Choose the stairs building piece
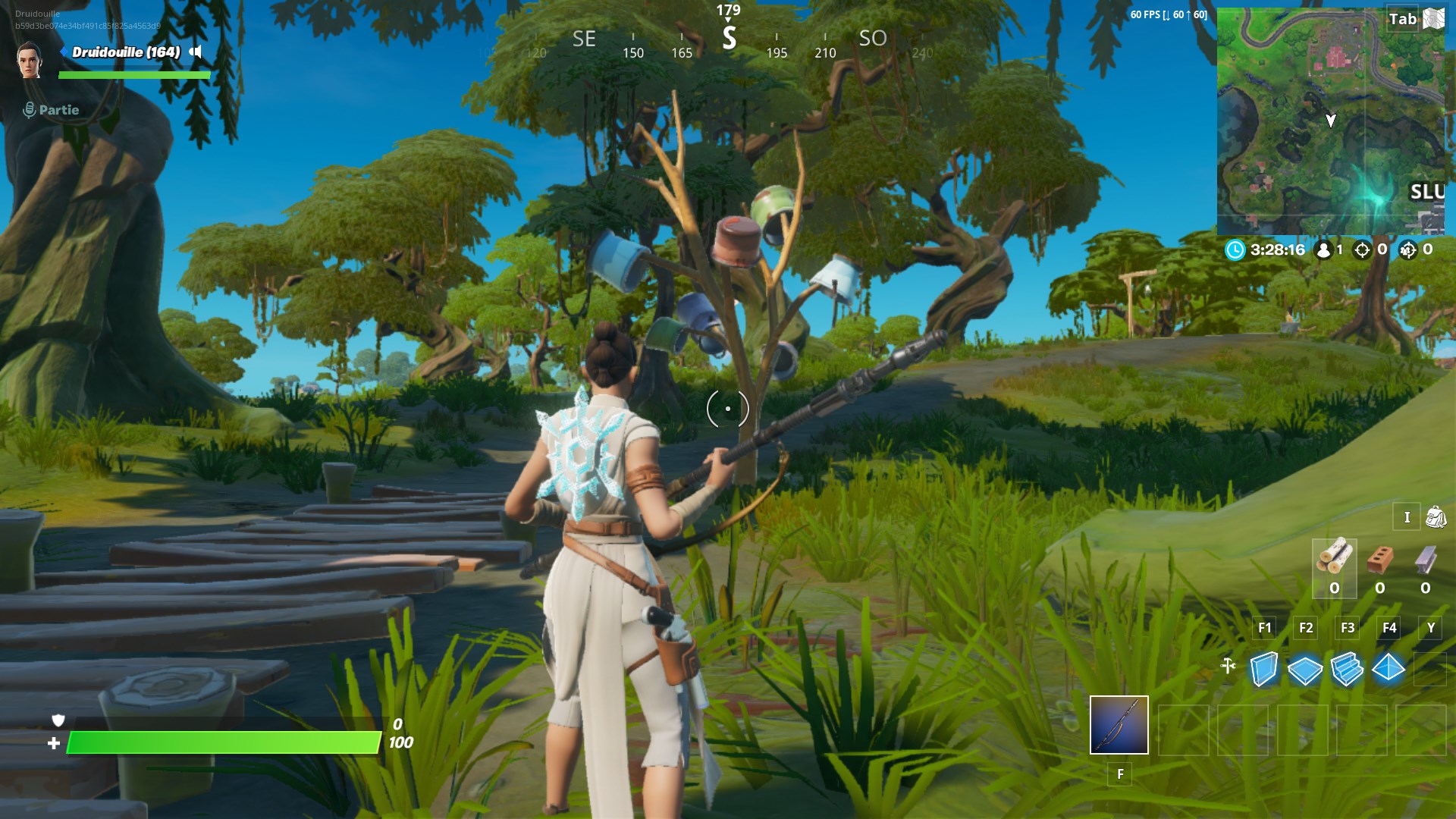Image resolution: width=1456 pixels, height=819 pixels. [1347, 670]
